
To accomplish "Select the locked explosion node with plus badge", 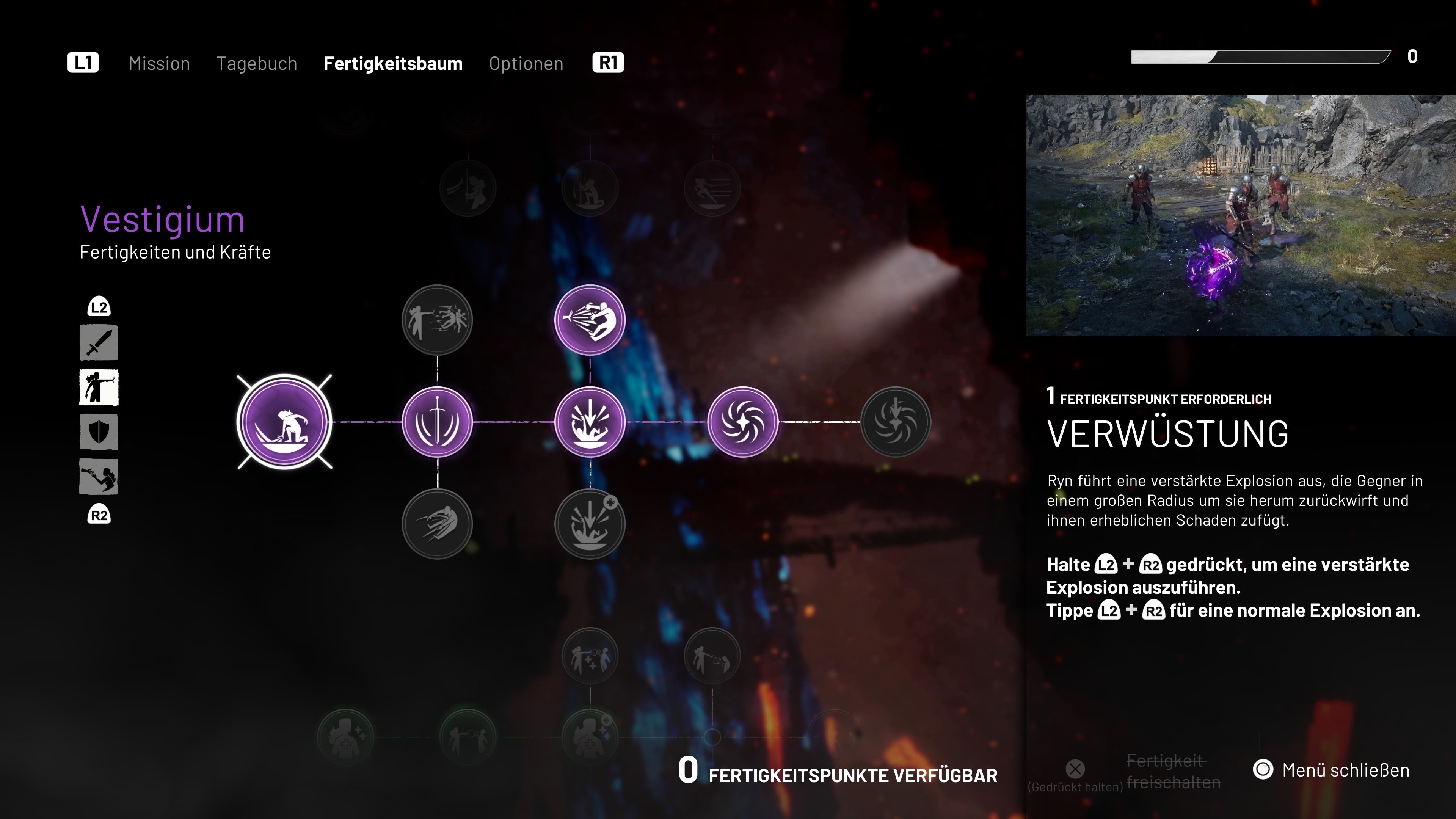I will [590, 524].
